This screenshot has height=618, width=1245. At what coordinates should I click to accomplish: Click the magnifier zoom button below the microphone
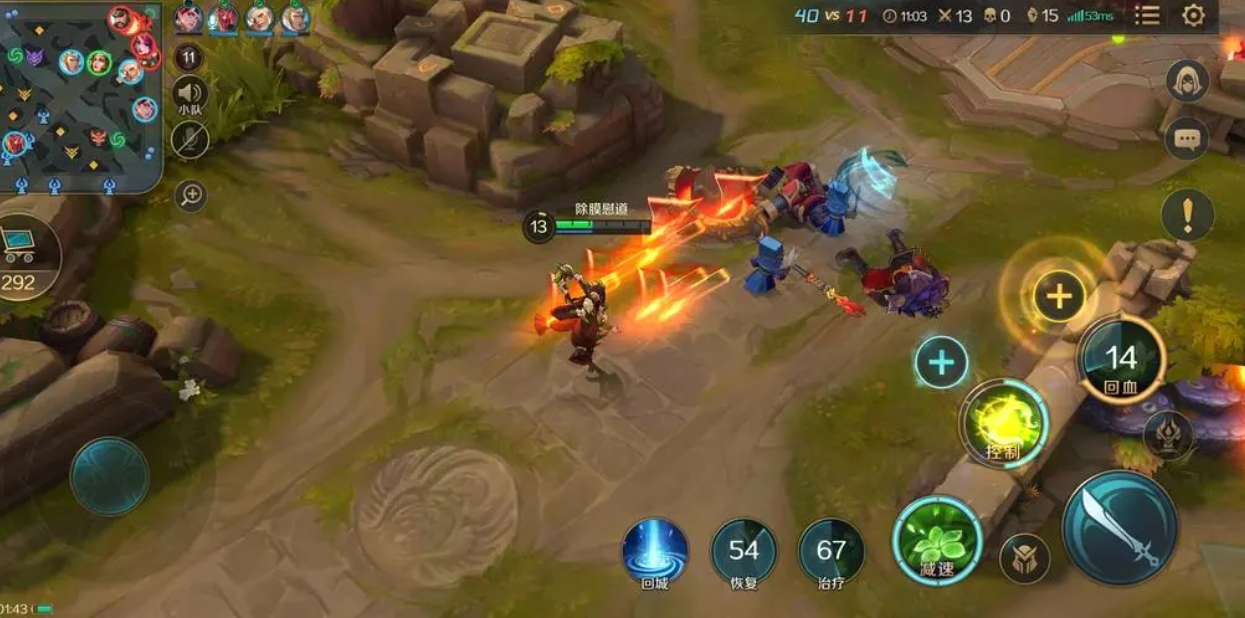pos(190,196)
